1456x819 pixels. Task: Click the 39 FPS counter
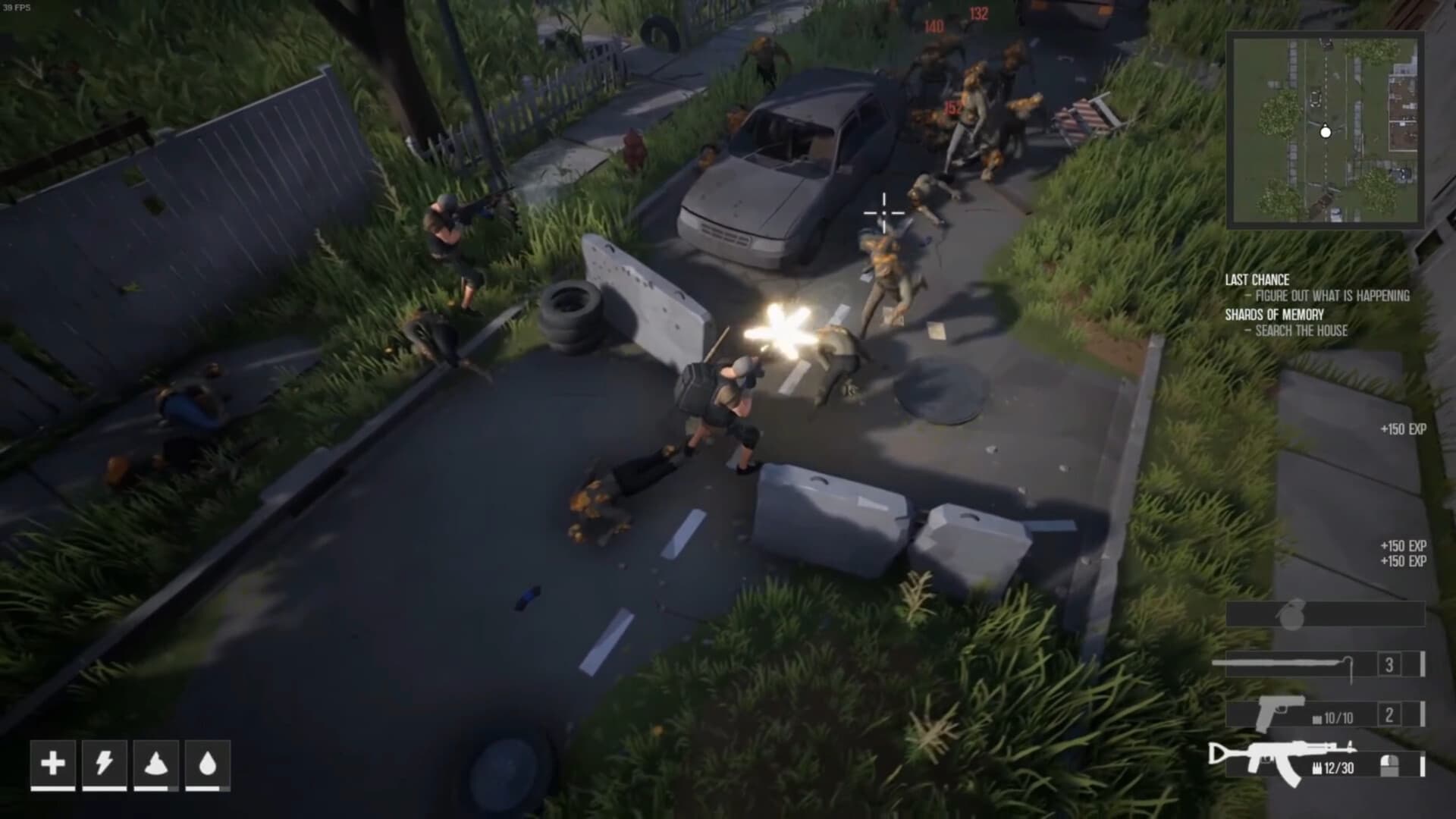click(x=15, y=8)
